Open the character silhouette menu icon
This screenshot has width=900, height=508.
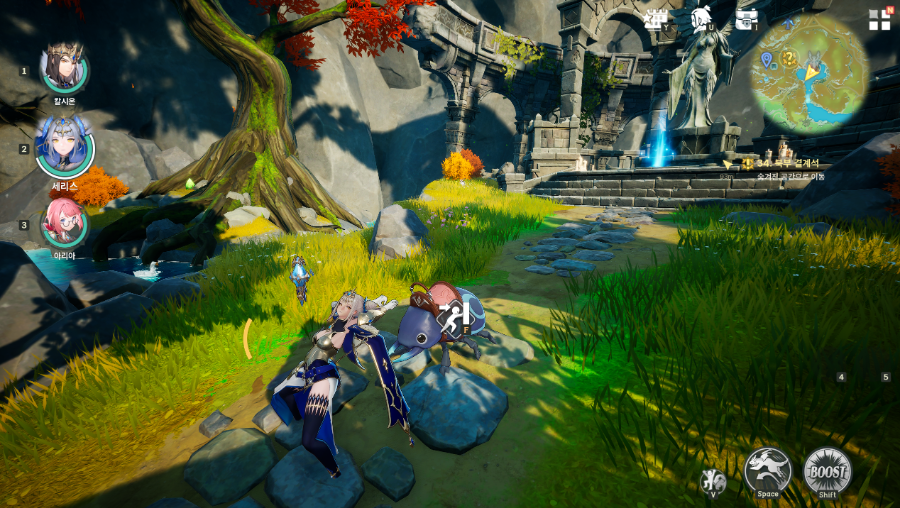click(701, 19)
